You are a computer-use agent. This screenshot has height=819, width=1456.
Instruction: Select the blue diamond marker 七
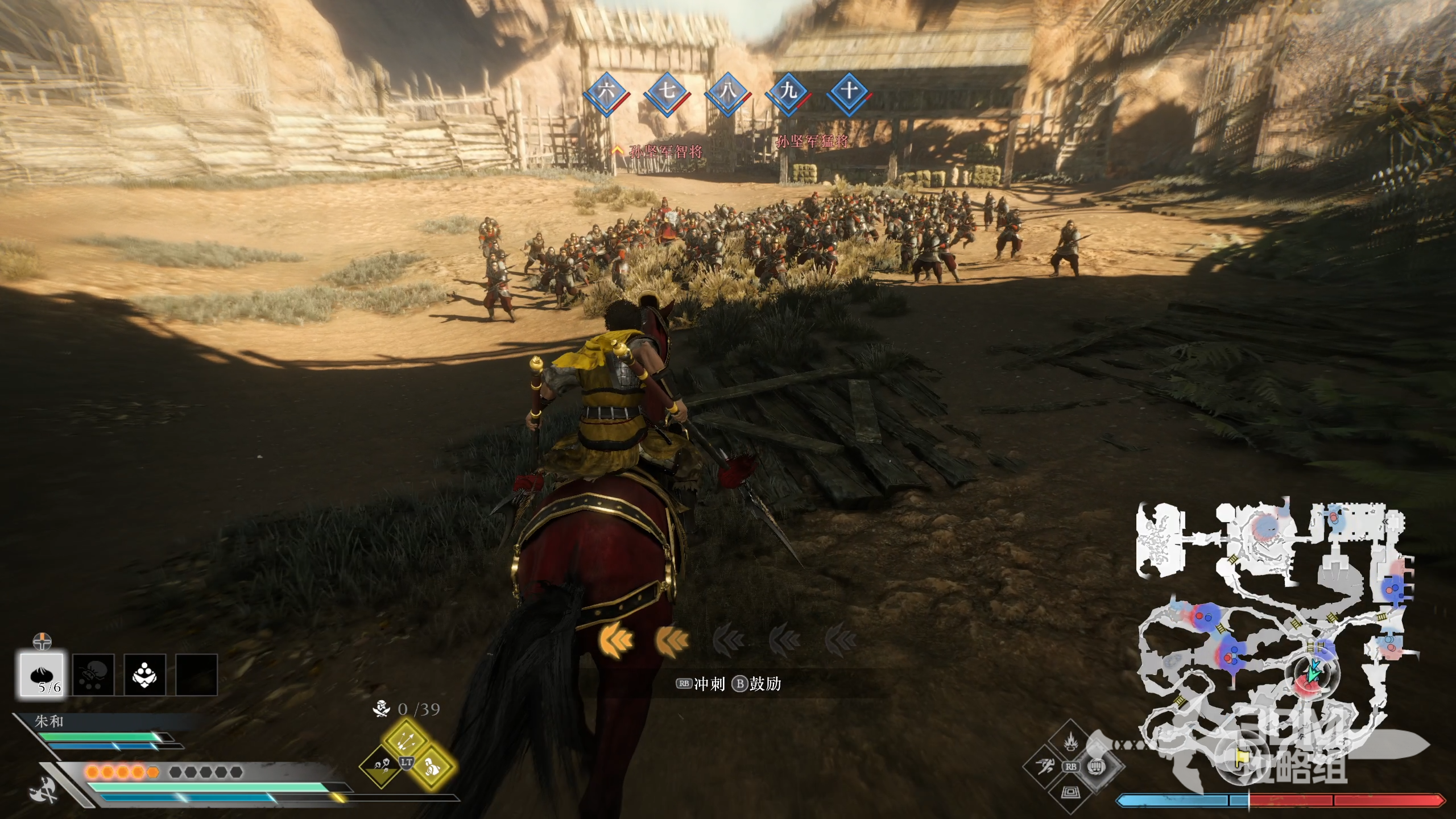pos(666,93)
